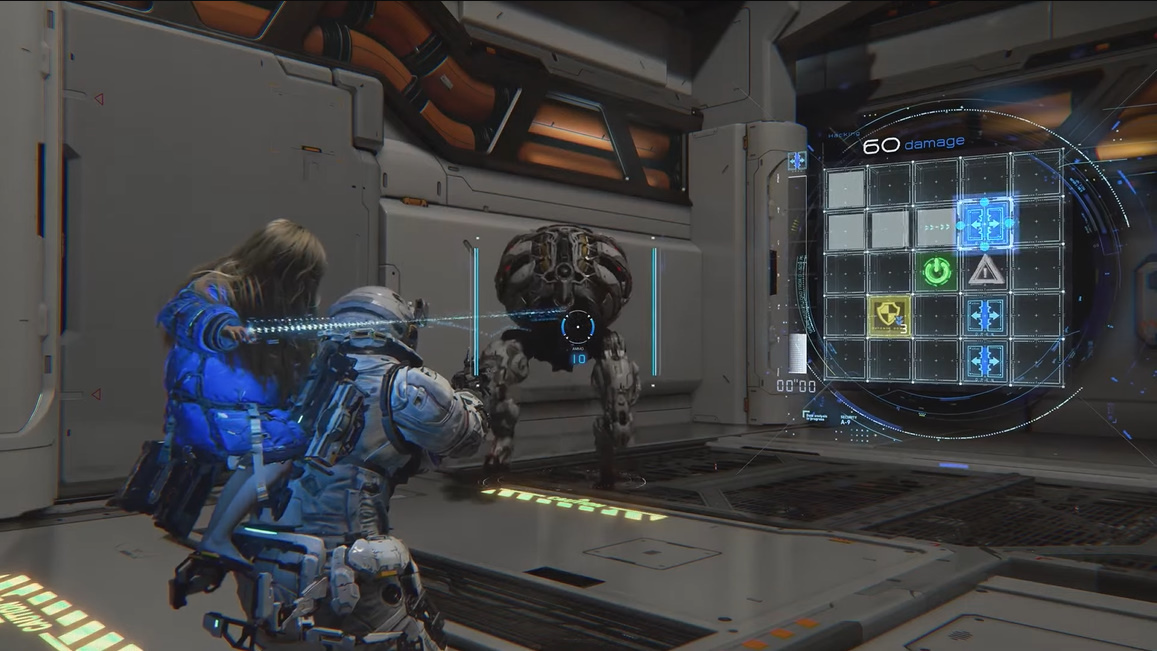Activate the yellow shield tile
The image size is (1157, 651).
click(x=888, y=314)
